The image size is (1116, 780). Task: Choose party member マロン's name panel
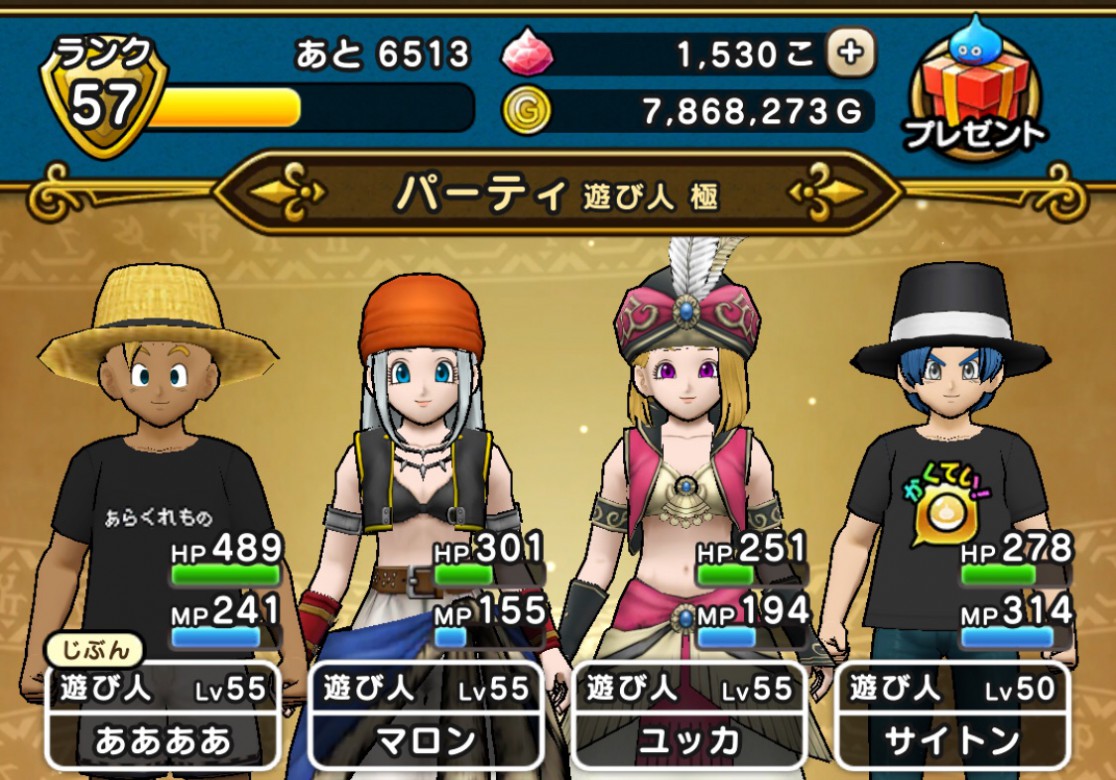pyautogui.click(x=425, y=714)
